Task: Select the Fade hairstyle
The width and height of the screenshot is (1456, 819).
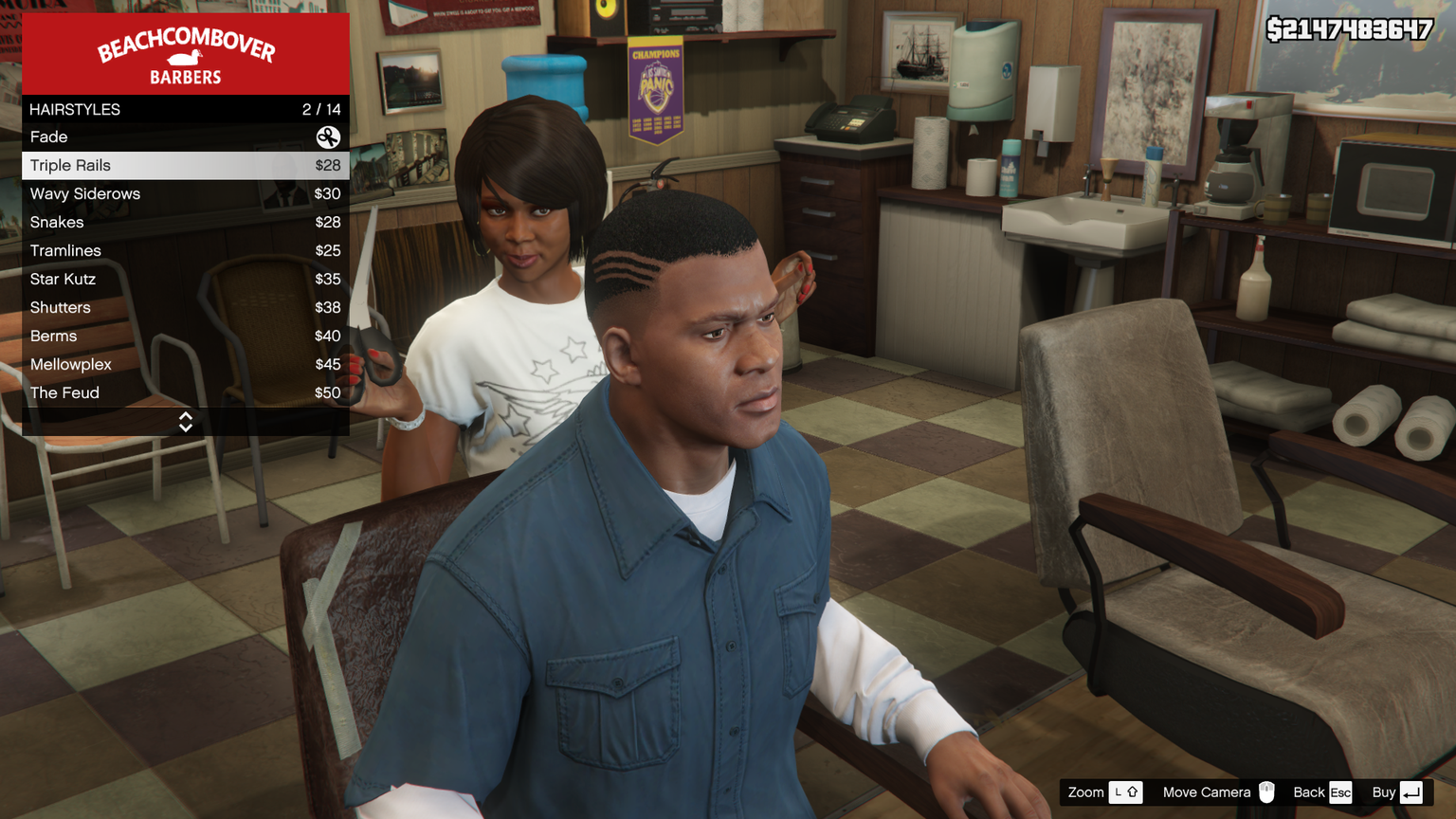Action: click(x=185, y=137)
